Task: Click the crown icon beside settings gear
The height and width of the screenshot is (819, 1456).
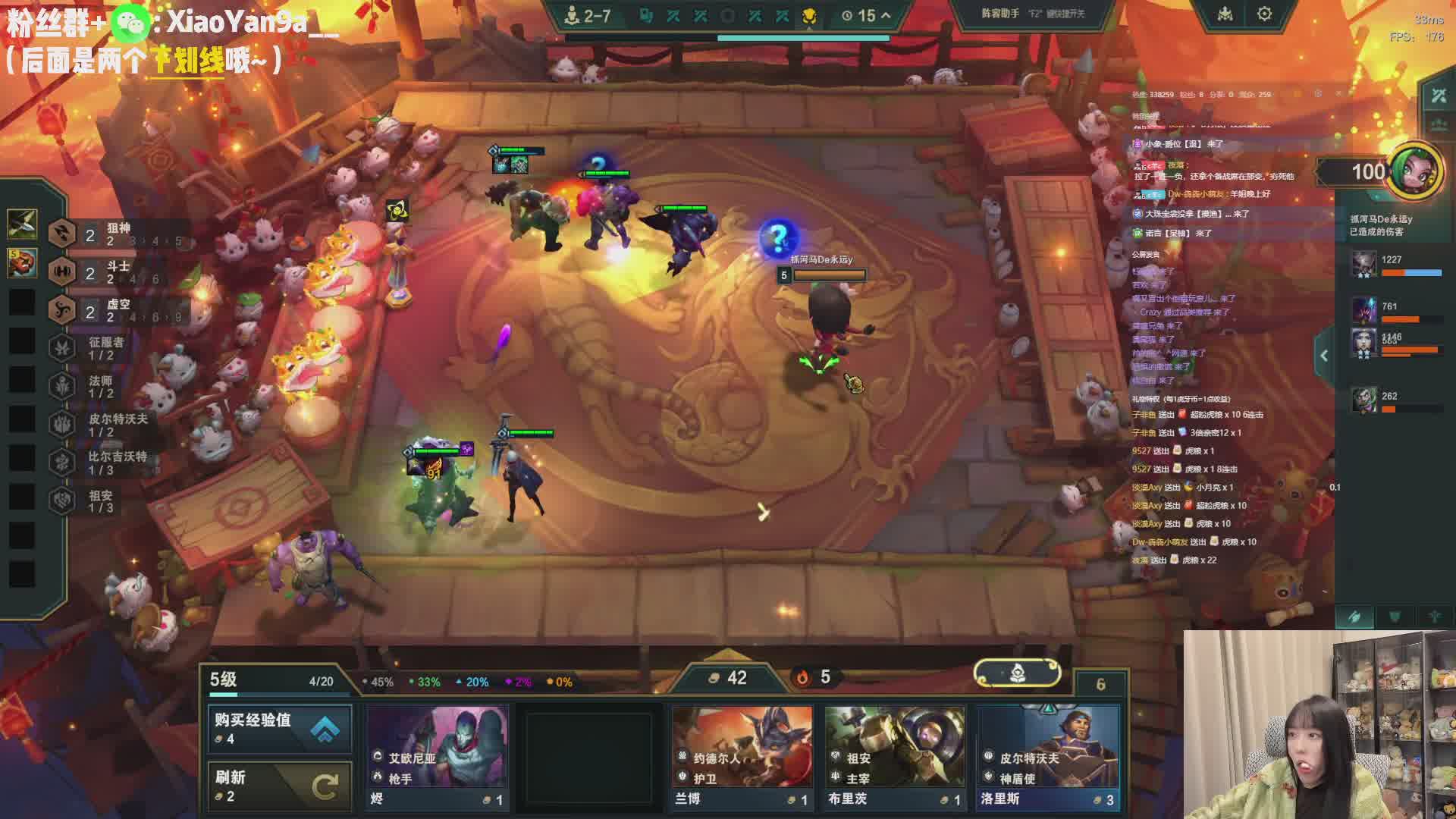Action: click(x=1225, y=14)
